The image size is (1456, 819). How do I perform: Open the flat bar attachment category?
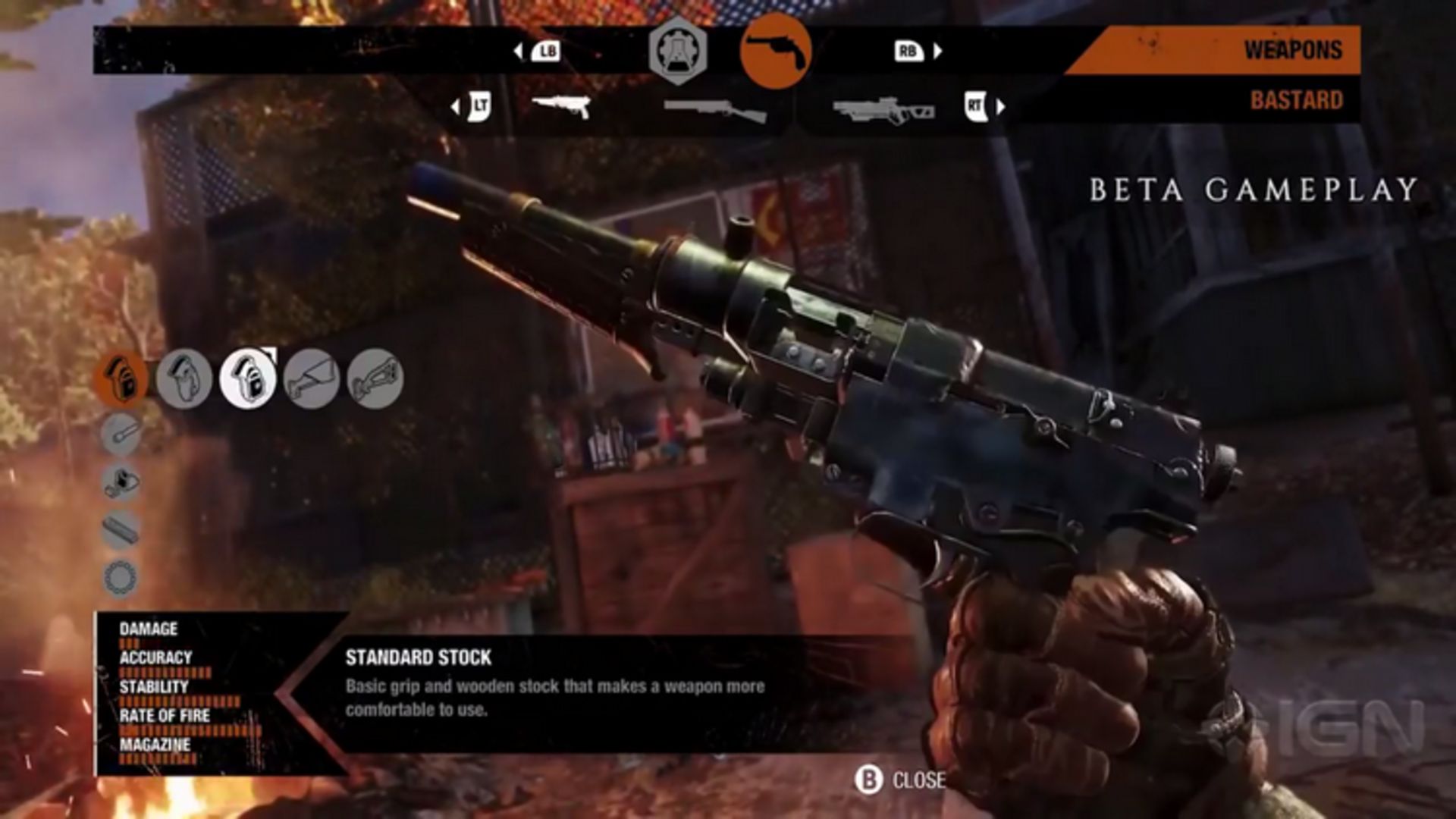point(121,530)
